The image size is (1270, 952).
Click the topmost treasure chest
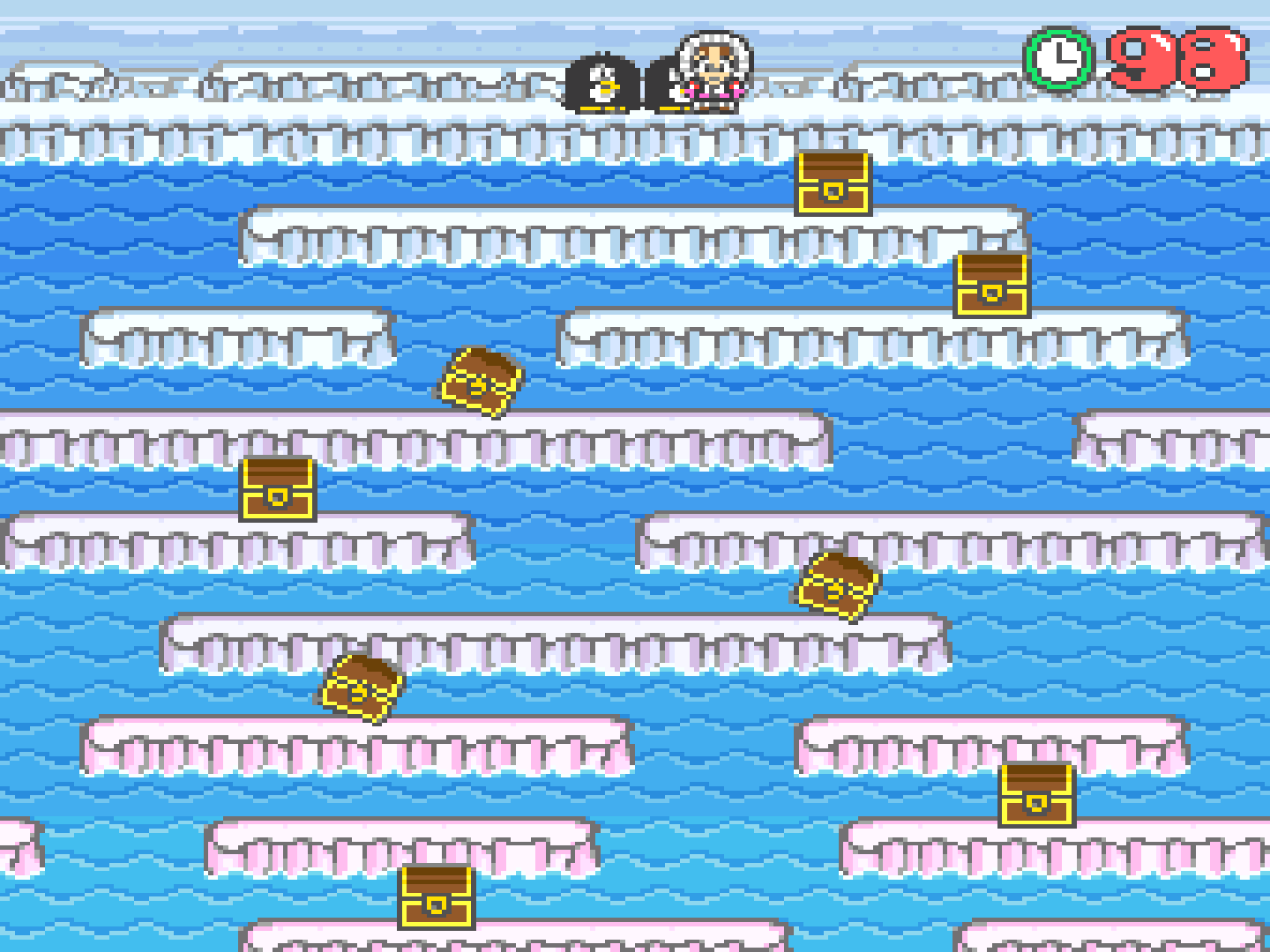(833, 184)
